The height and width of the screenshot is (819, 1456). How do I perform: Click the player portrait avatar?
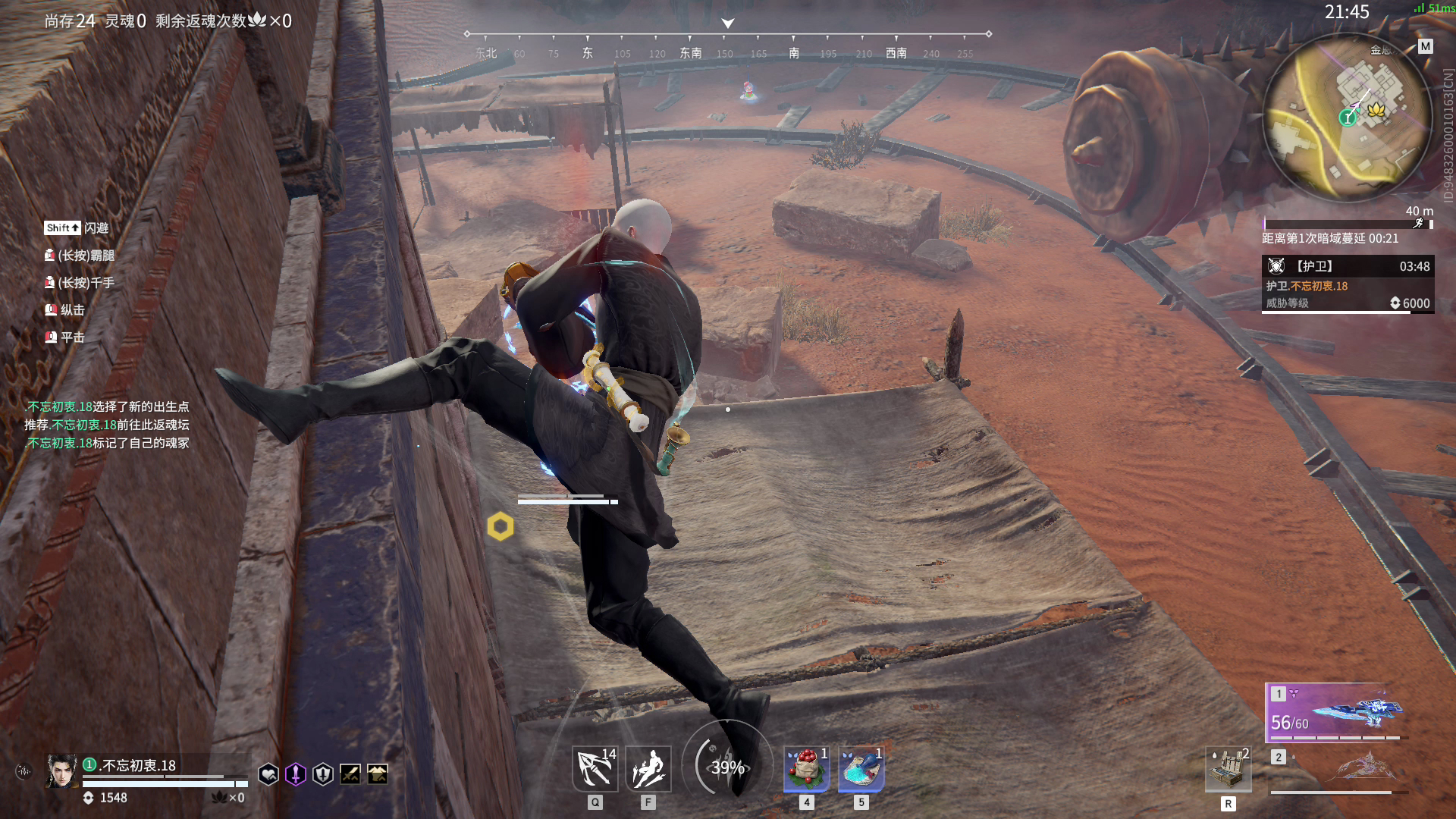(61, 771)
